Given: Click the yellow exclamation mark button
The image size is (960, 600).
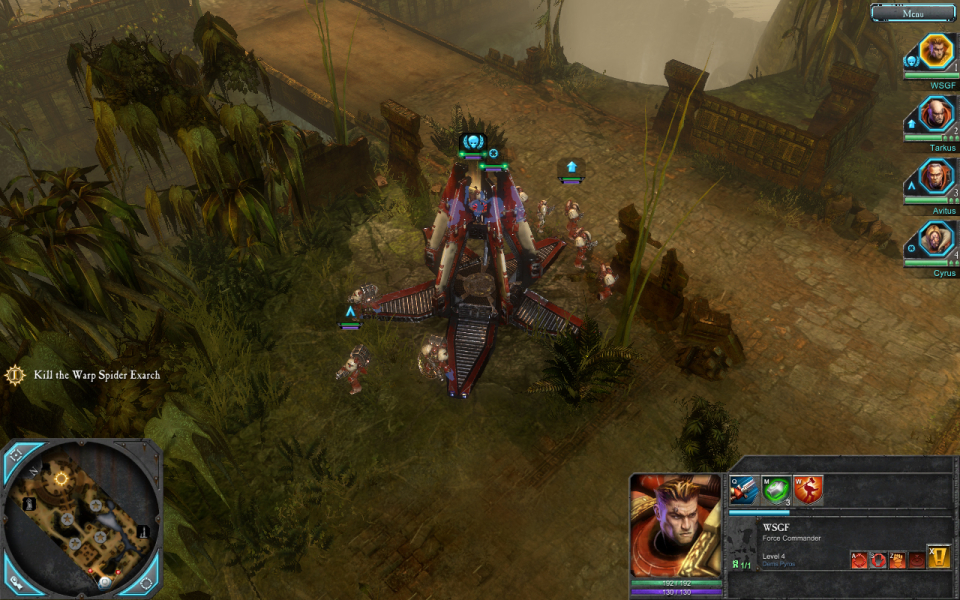Looking at the screenshot, I should 938,557.
